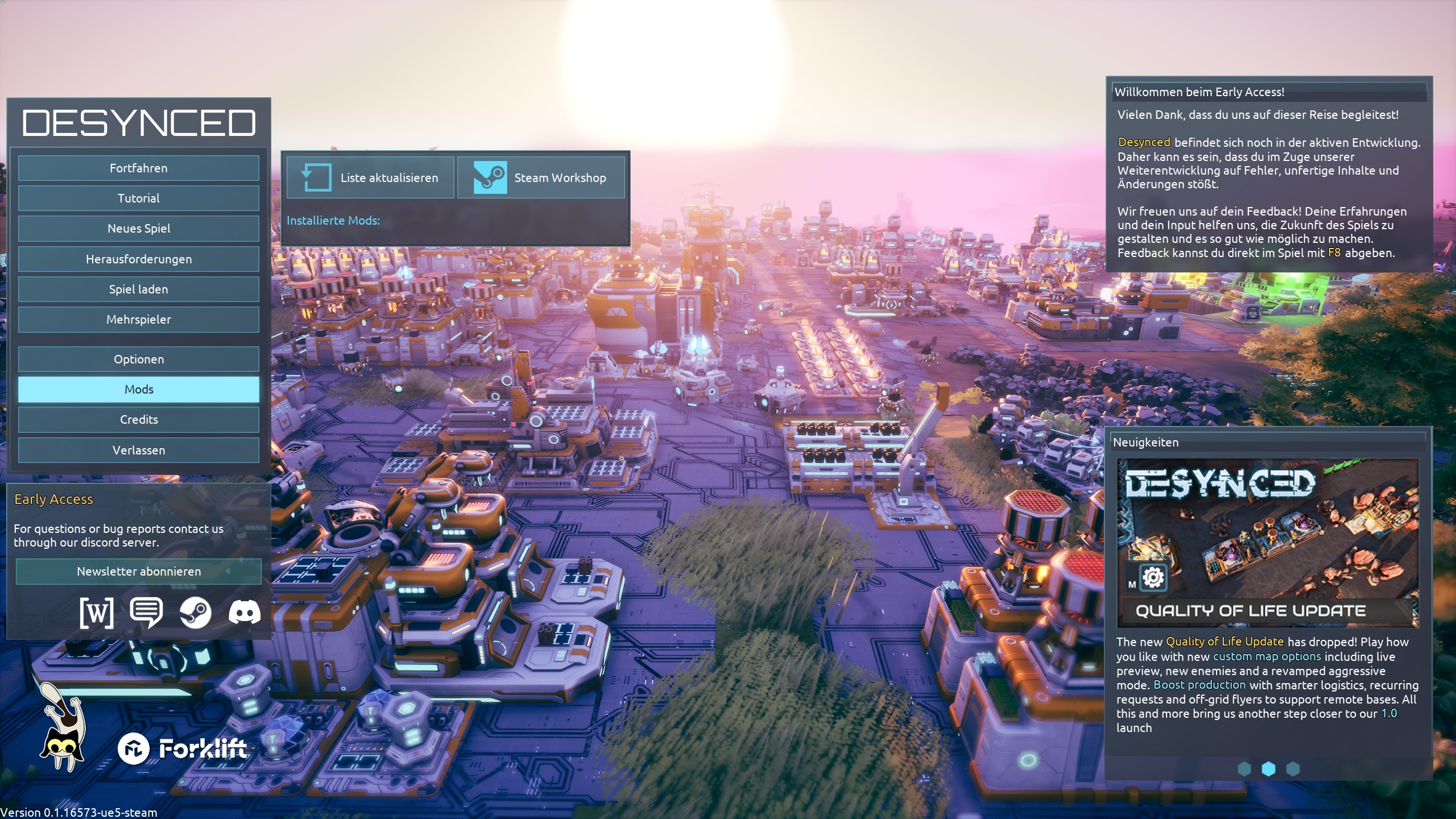Viewport: 1456px width, 819px height.
Task: Switch to the first news page dot
Action: [1244, 769]
